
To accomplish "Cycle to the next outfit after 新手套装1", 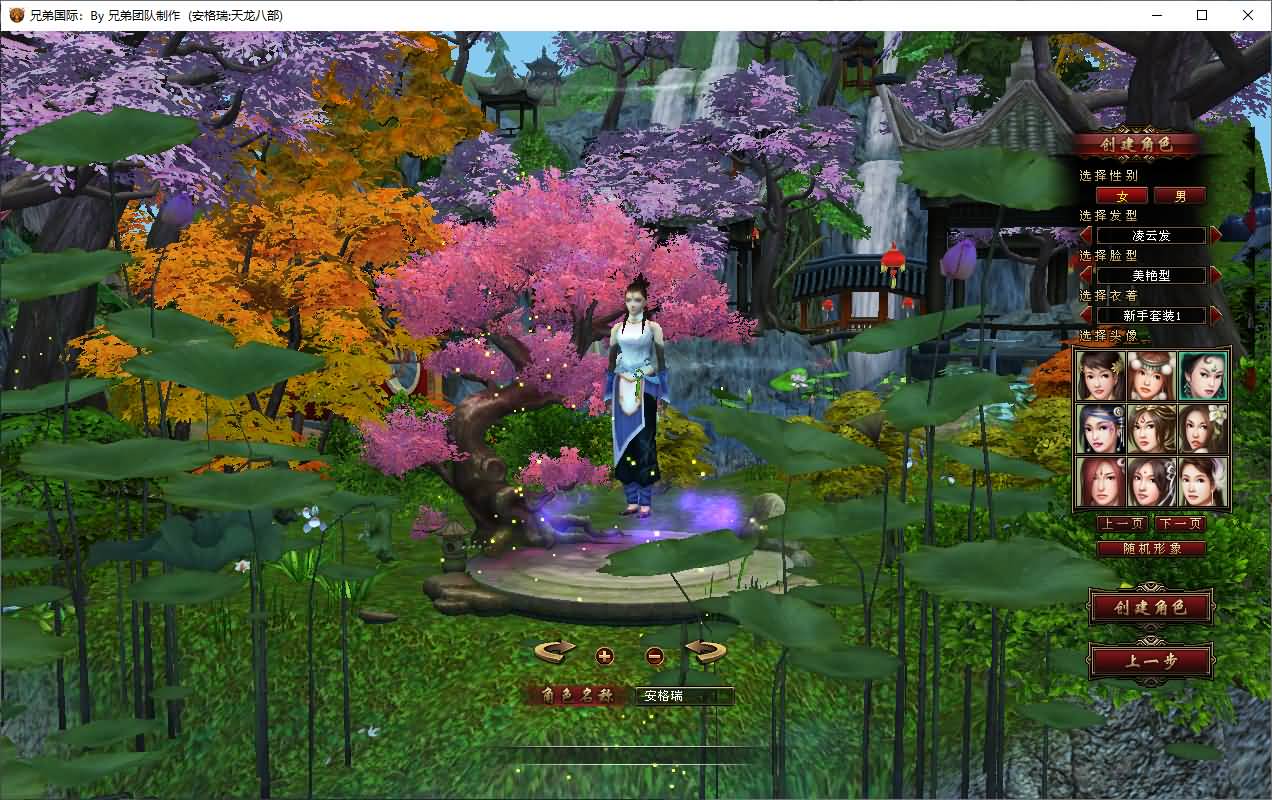I will [x=1216, y=315].
